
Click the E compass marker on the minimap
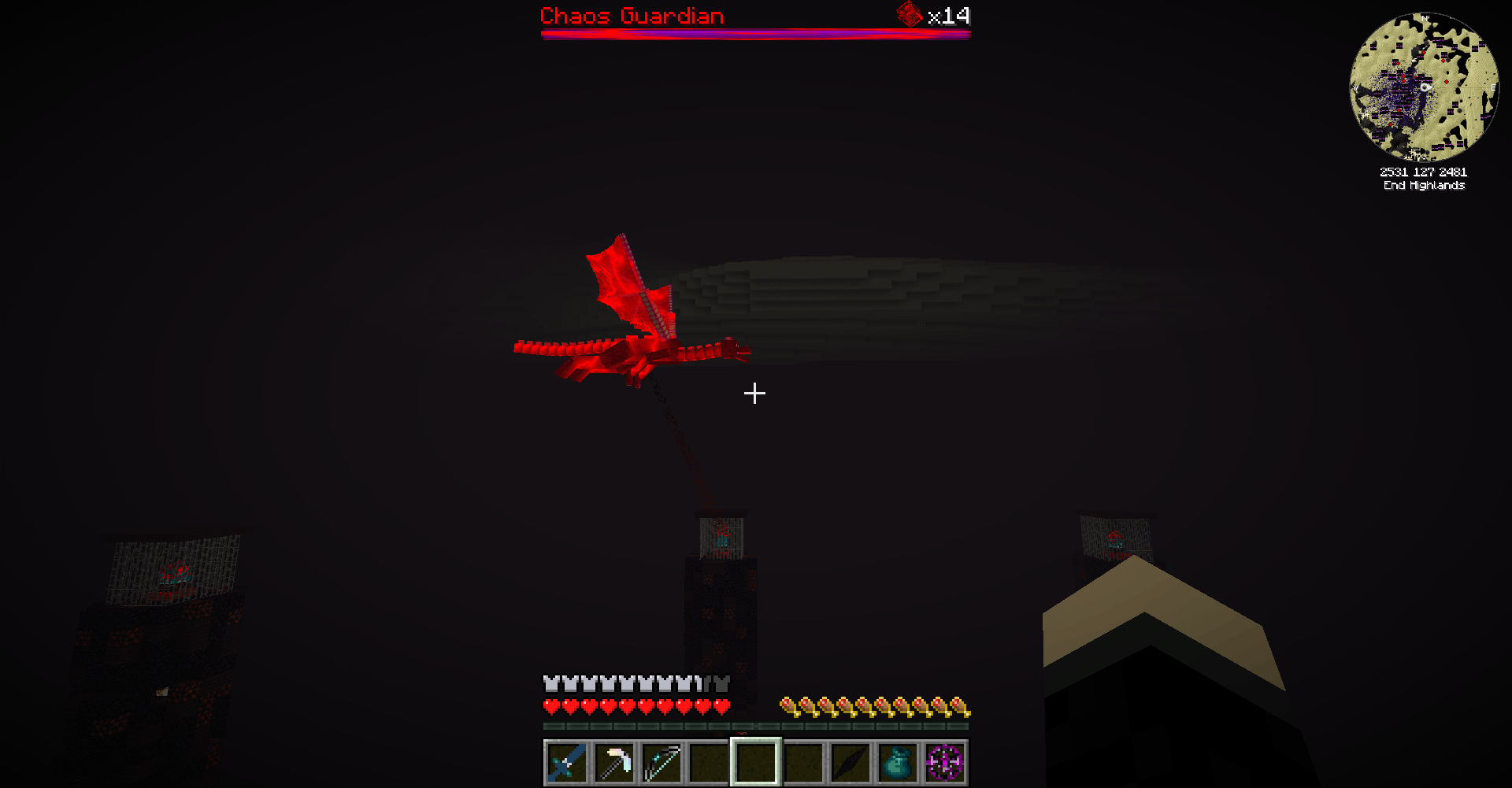coord(1493,88)
